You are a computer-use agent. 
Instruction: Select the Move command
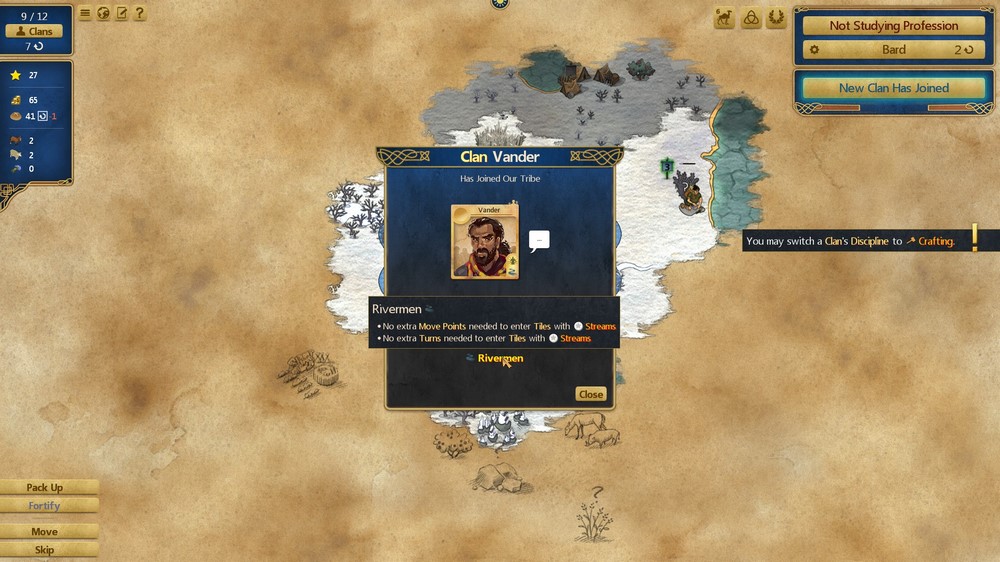(45, 532)
